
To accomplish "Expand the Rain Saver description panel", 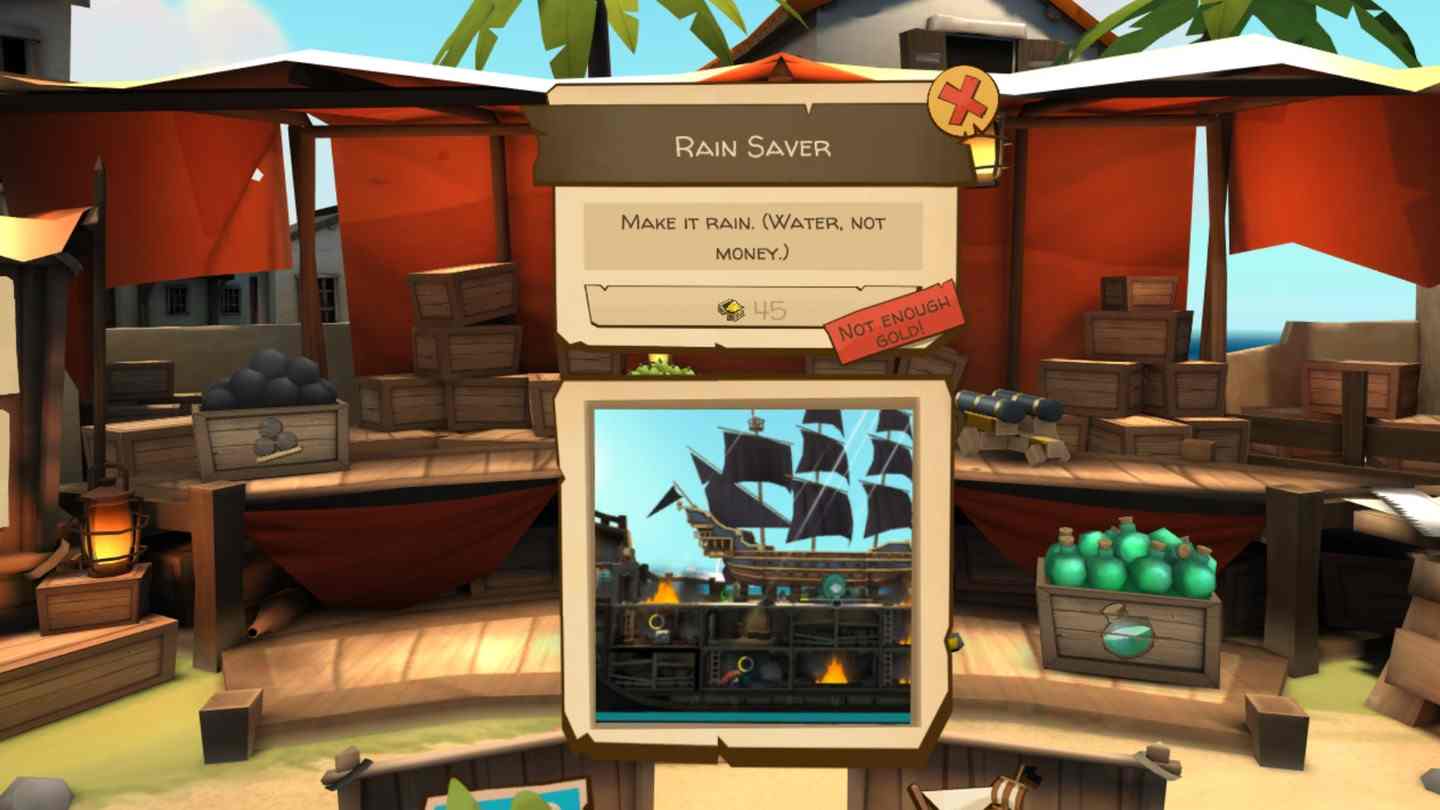I will click(752, 235).
